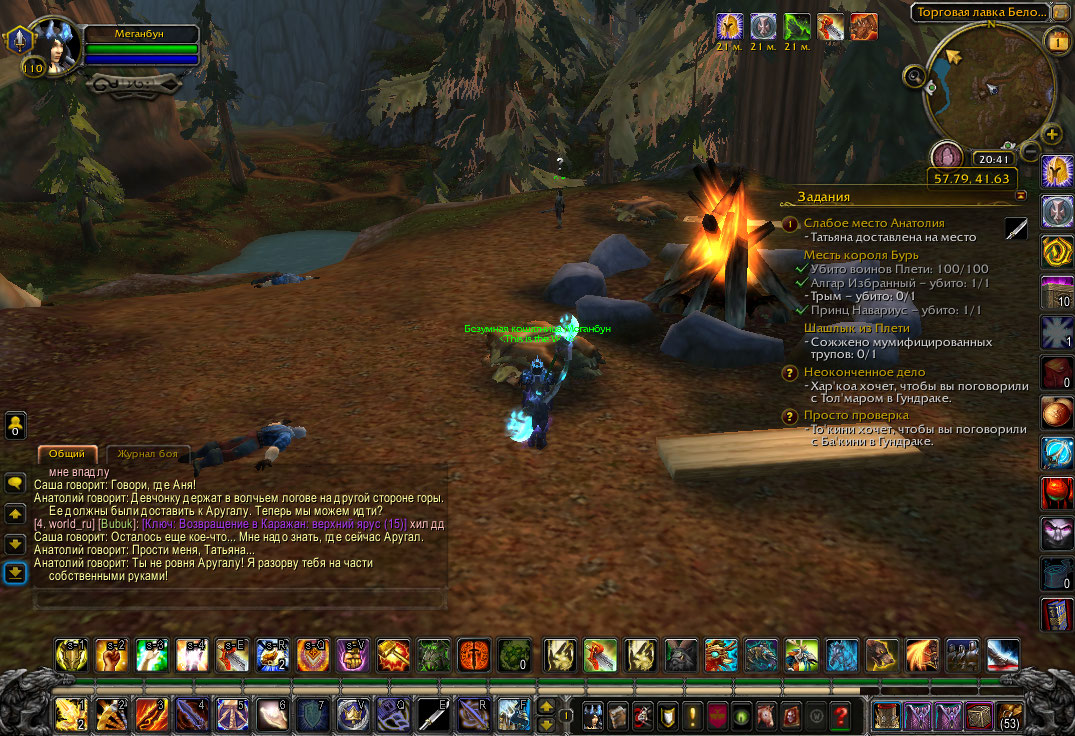Open the red question mark help button
1075x736 pixels.
click(x=843, y=716)
